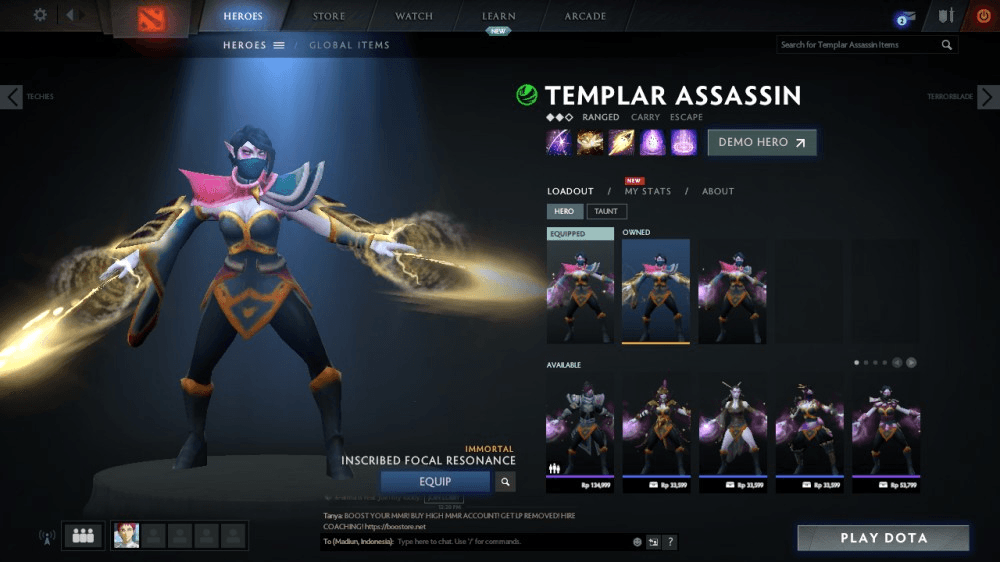This screenshot has width=1000, height=562.
Task: Switch to the Store tab
Action: point(328,16)
